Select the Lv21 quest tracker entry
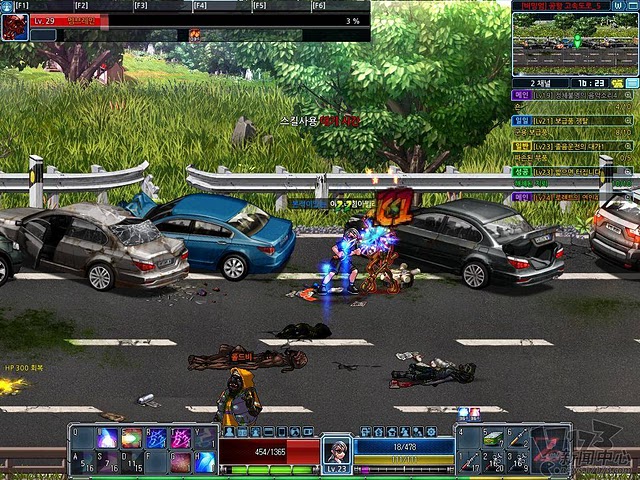 click(570, 120)
